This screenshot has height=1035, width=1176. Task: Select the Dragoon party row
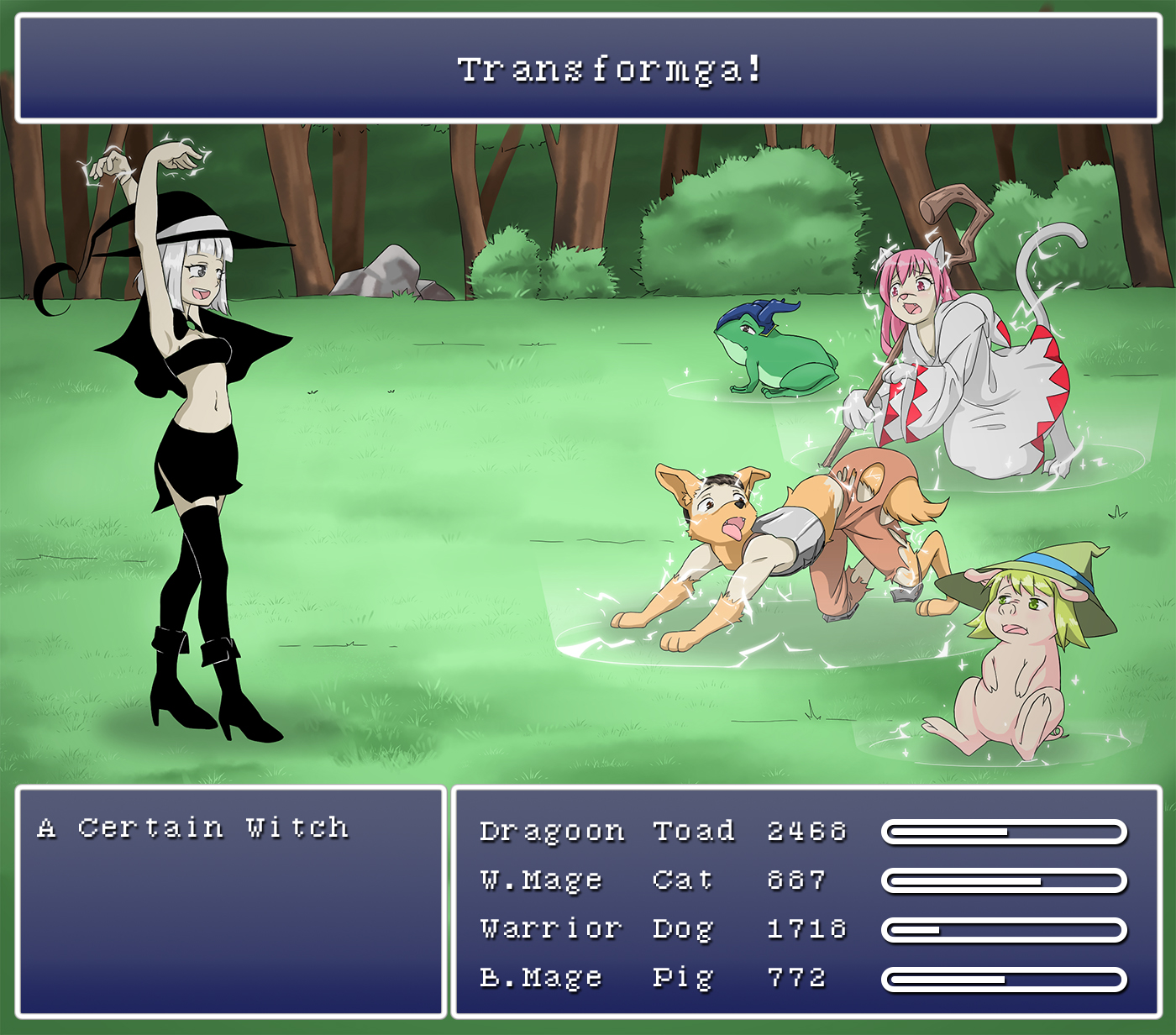click(552, 831)
